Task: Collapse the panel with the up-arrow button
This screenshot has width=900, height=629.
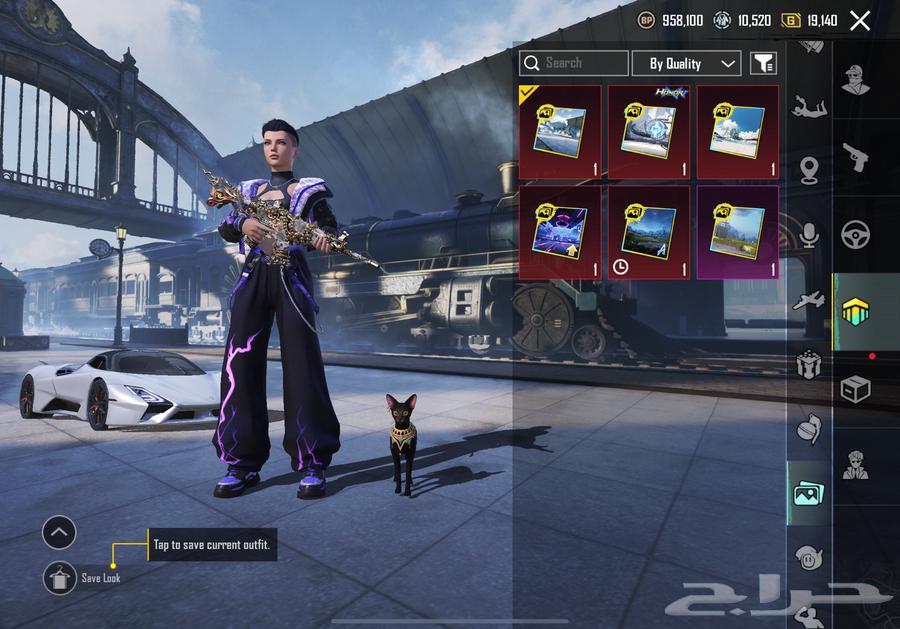Action: coord(59,533)
